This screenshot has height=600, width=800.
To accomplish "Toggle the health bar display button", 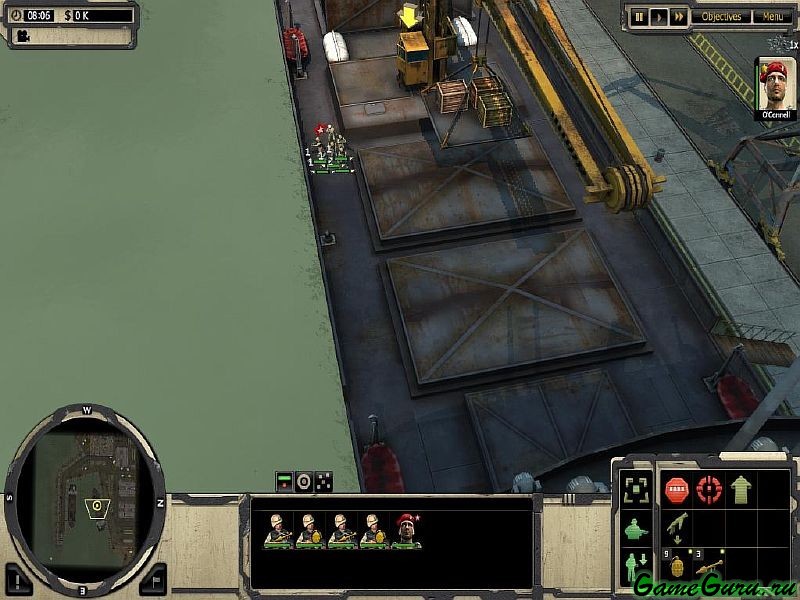I will tap(285, 481).
